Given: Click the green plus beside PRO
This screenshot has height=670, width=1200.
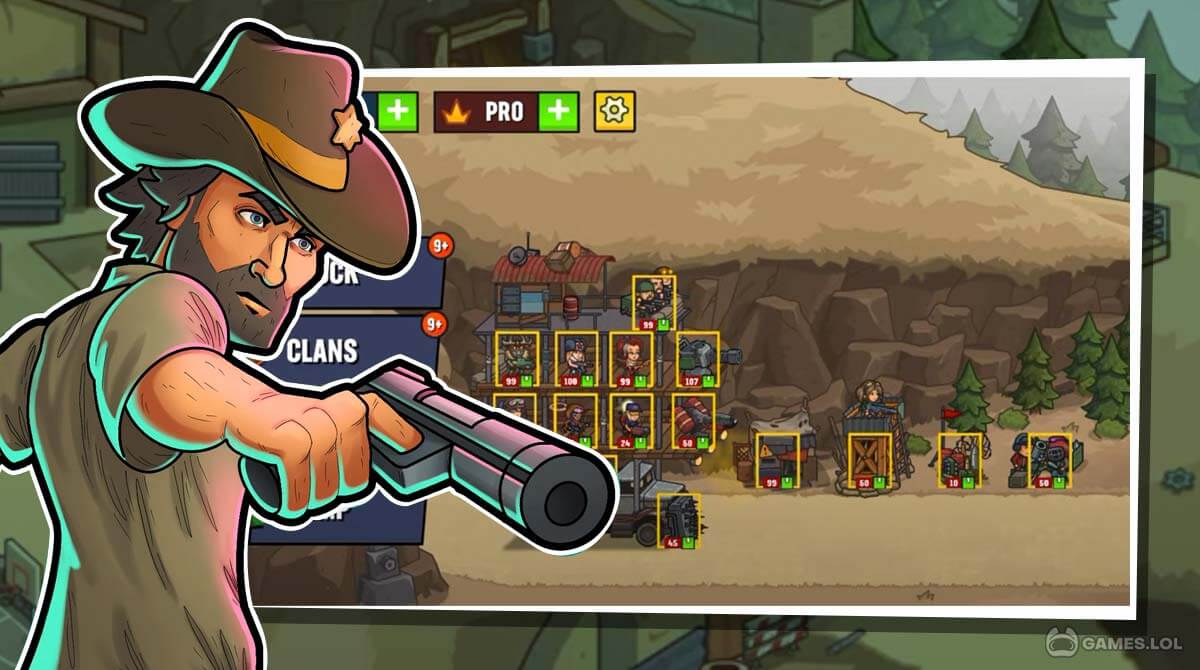Looking at the screenshot, I should tap(559, 111).
